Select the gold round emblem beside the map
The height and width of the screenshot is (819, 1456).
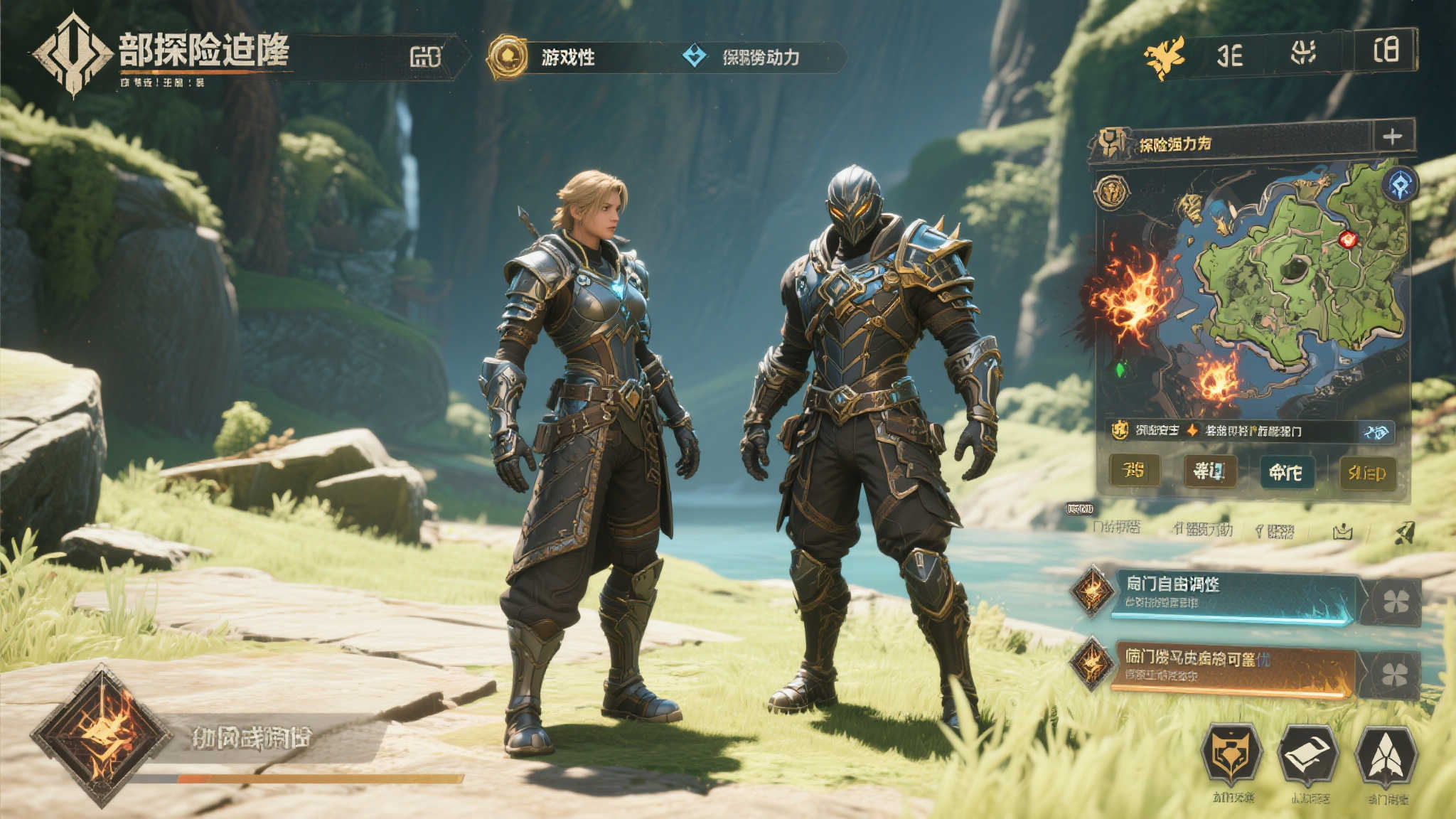[1112, 191]
